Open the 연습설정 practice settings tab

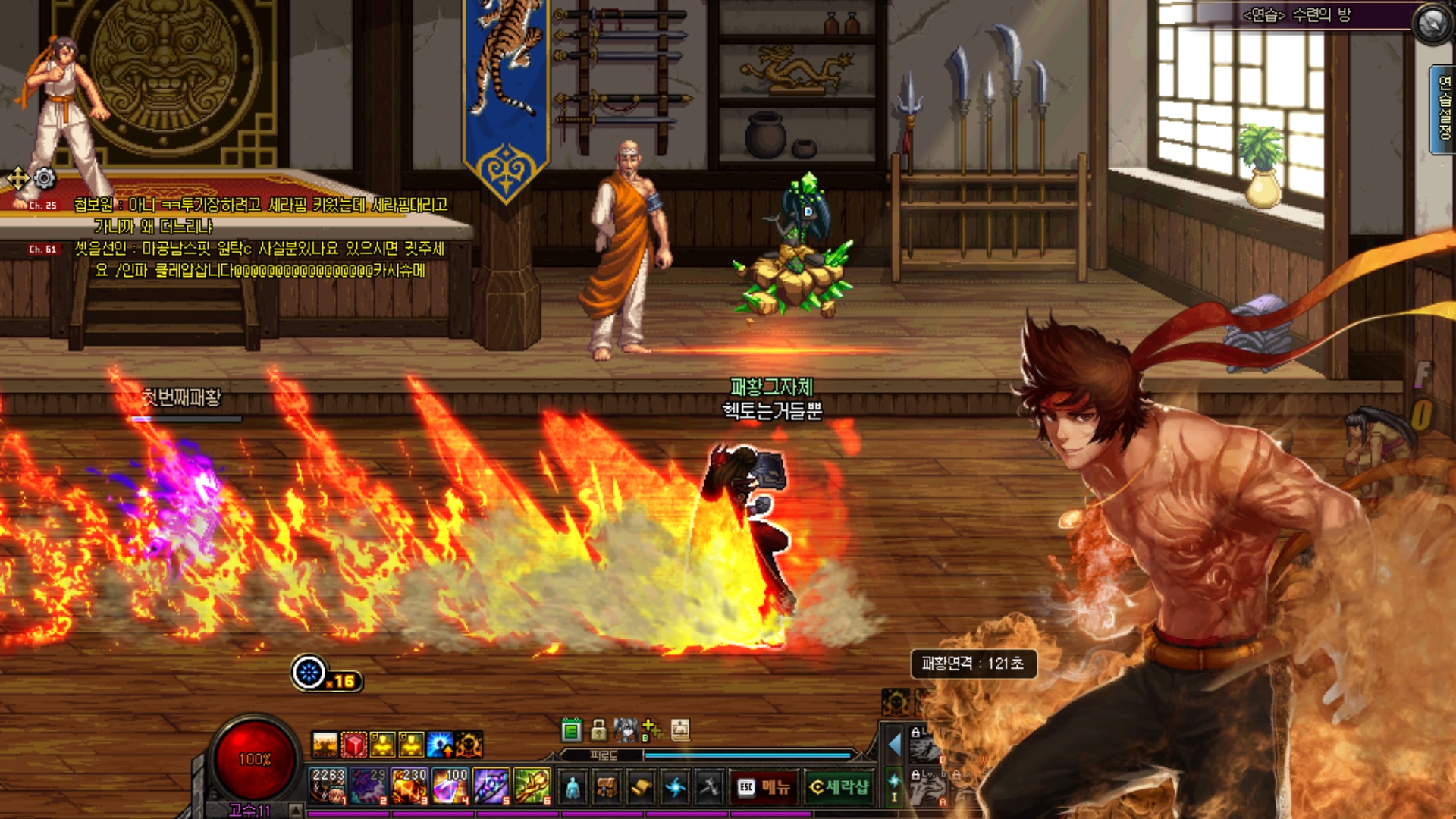tap(1444, 108)
